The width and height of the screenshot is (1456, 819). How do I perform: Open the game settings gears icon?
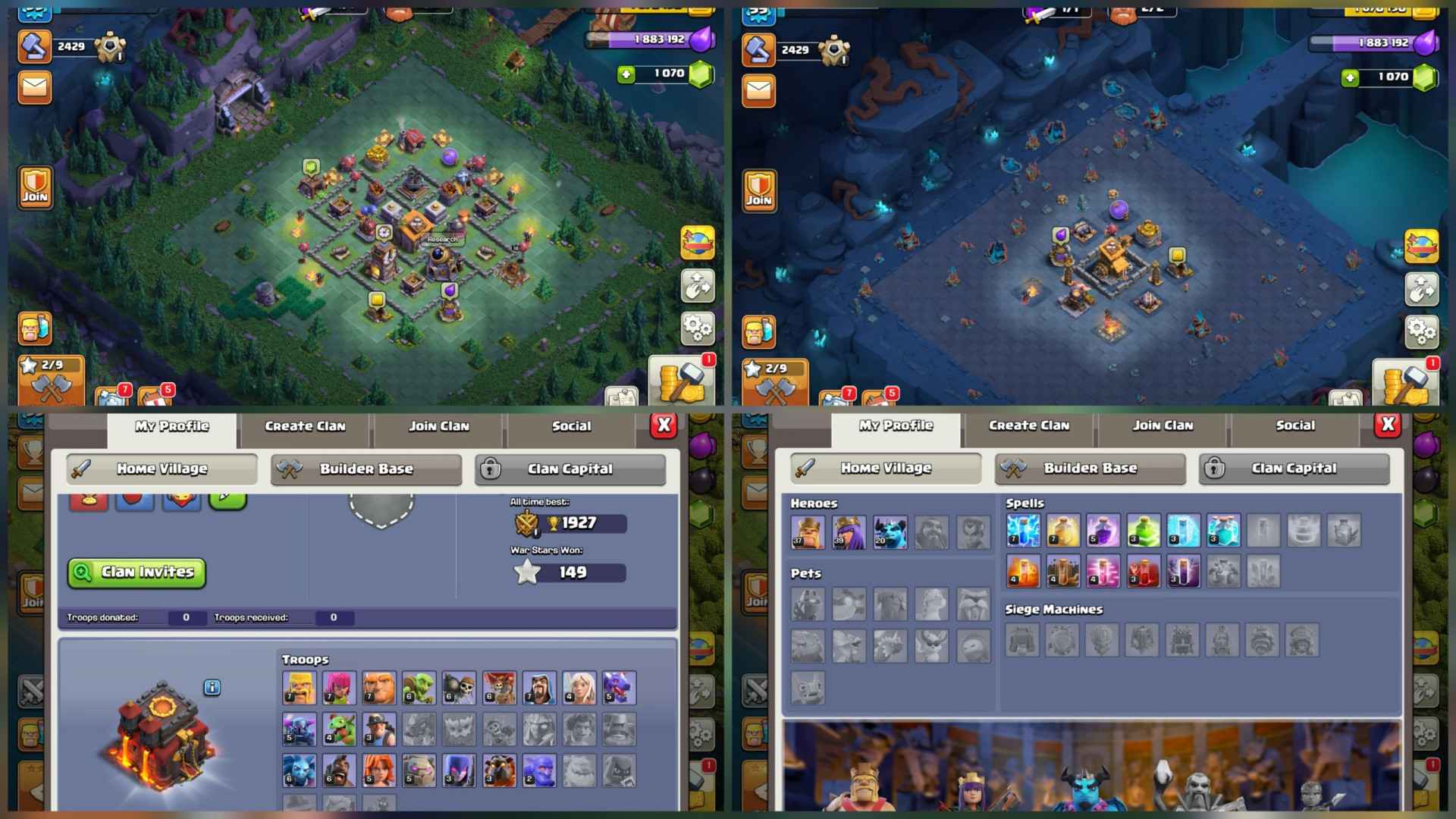click(x=698, y=329)
